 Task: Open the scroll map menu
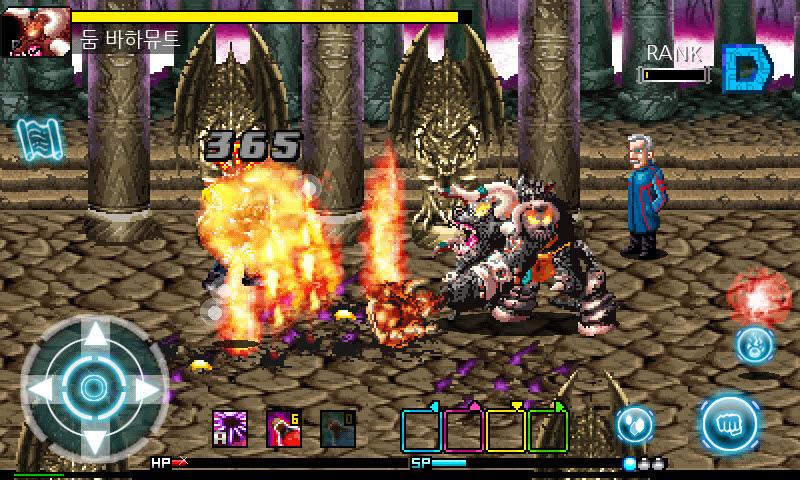[34, 143]
